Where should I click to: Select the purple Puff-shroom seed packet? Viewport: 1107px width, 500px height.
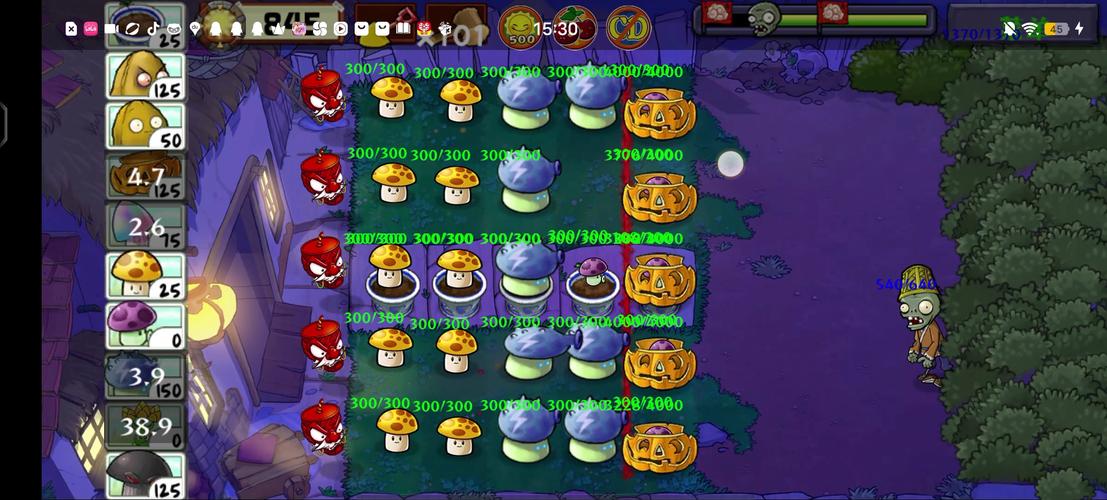pos(146,327)
